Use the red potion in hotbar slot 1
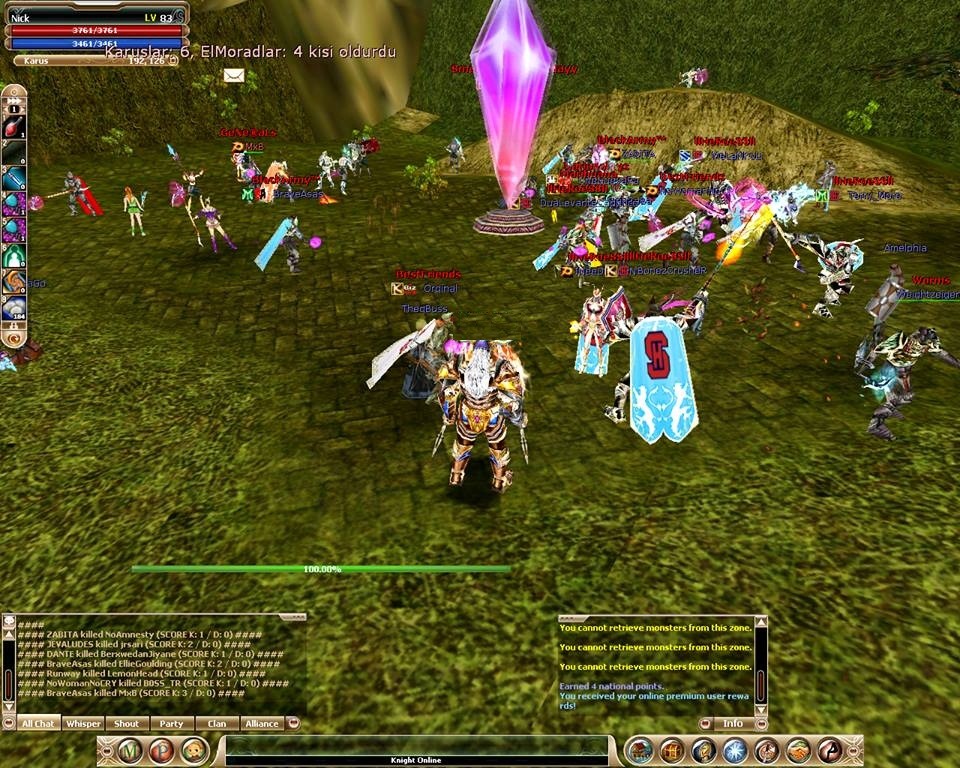960x768 pixels. point(14,127)
